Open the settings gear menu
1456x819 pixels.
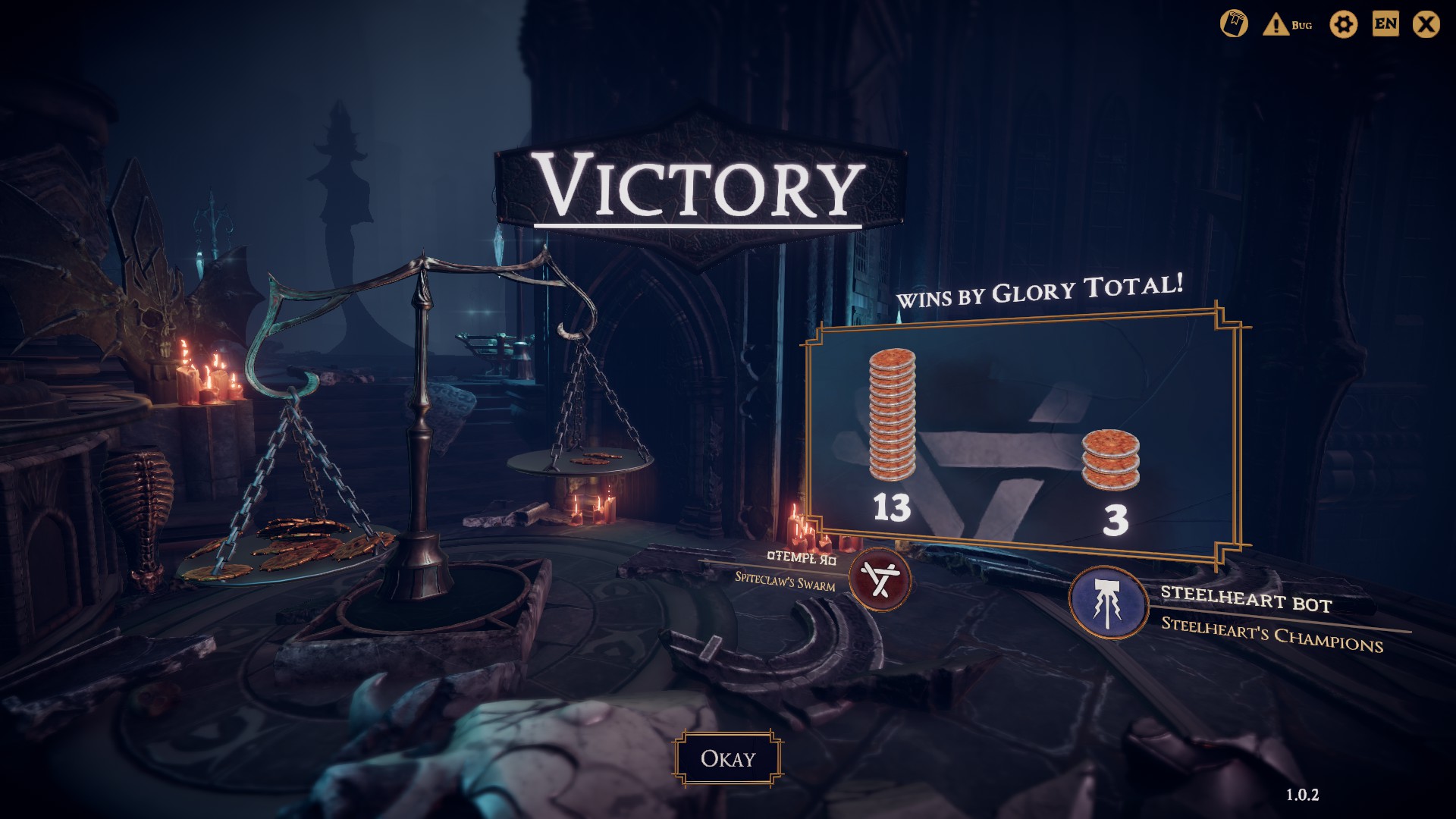[x=1343, y=25]
